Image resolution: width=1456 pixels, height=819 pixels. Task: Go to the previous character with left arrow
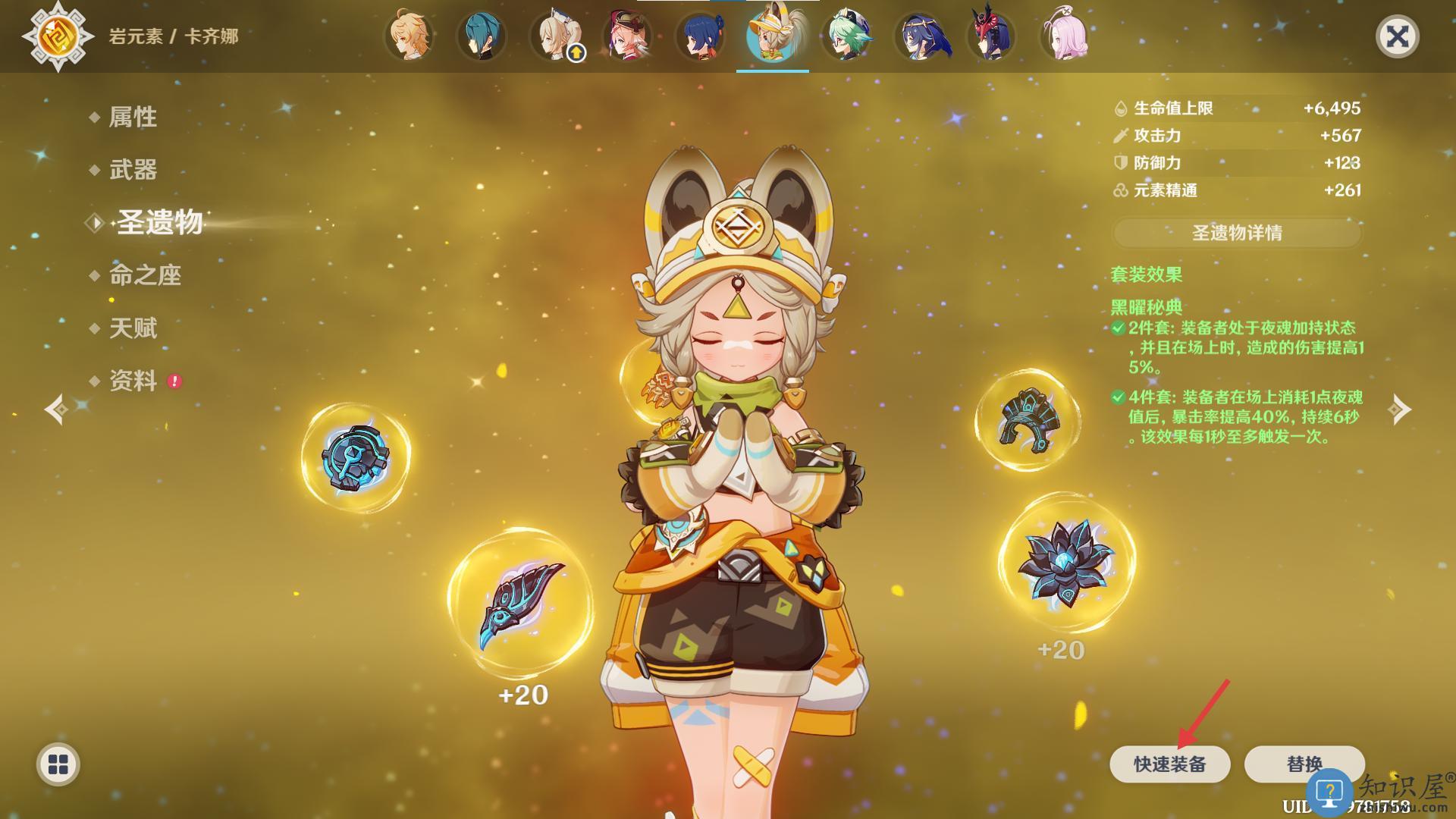57,409
